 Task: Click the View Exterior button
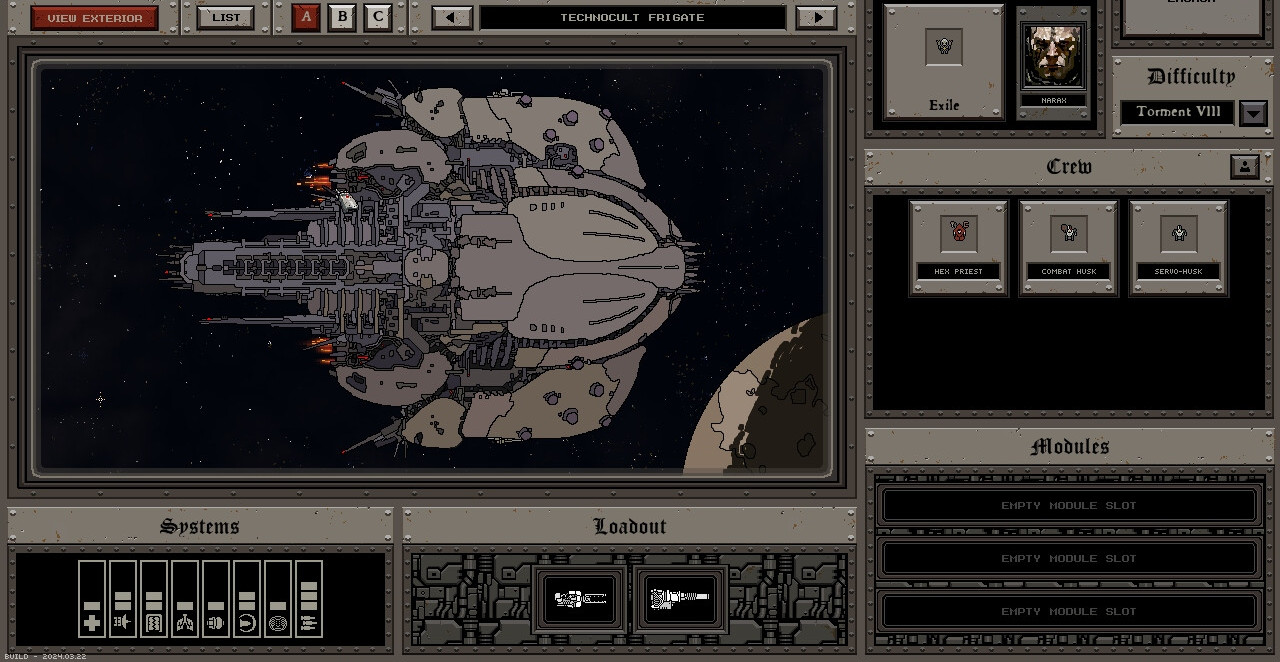[x=95, y=18]
